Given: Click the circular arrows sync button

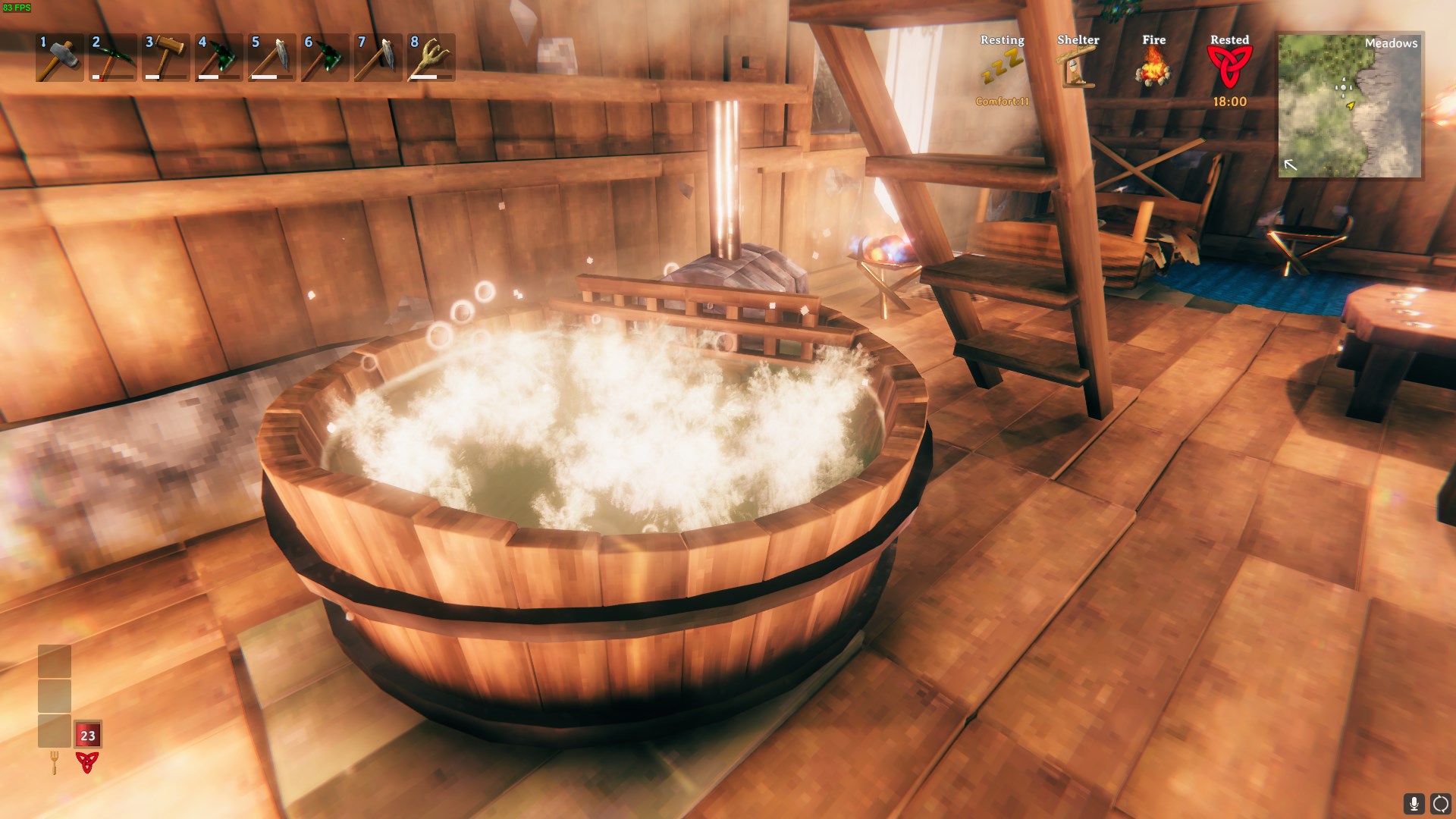Looking at the screenshot, I should [1440, 803].
